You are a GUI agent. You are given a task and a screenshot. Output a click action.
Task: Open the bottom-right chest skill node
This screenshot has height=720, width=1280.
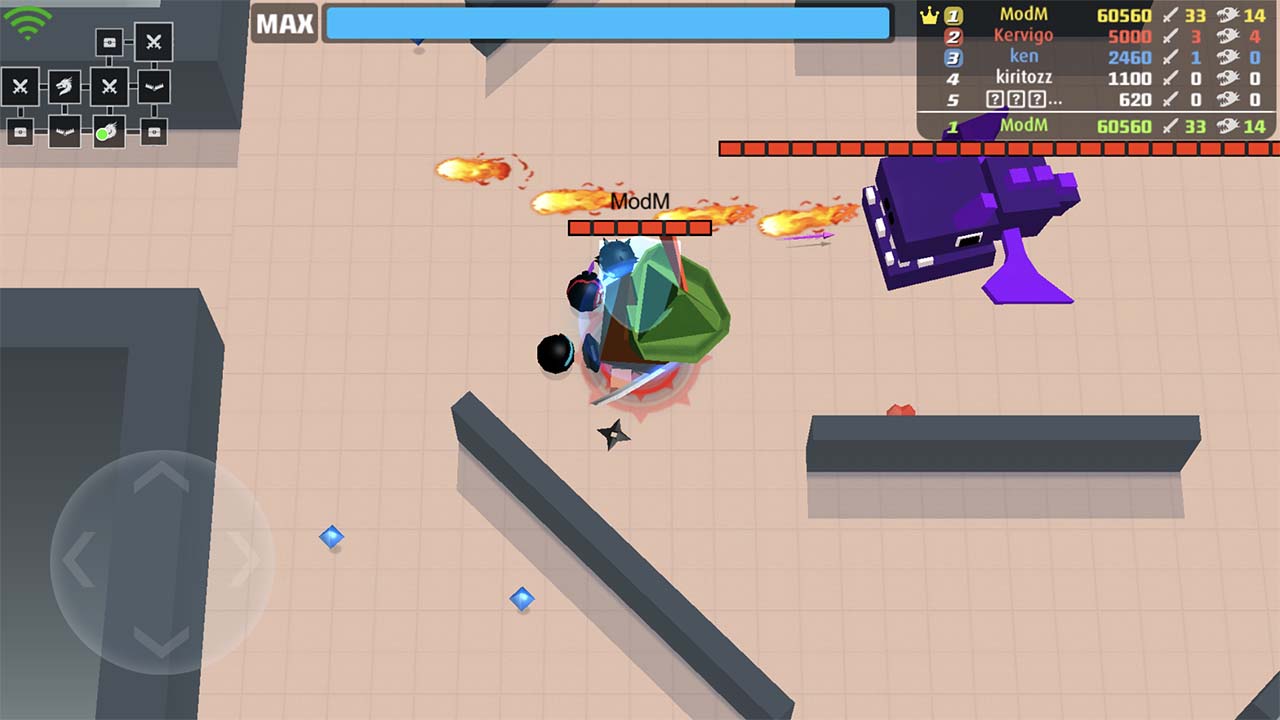pyautogui.click(x=153, y=131)
